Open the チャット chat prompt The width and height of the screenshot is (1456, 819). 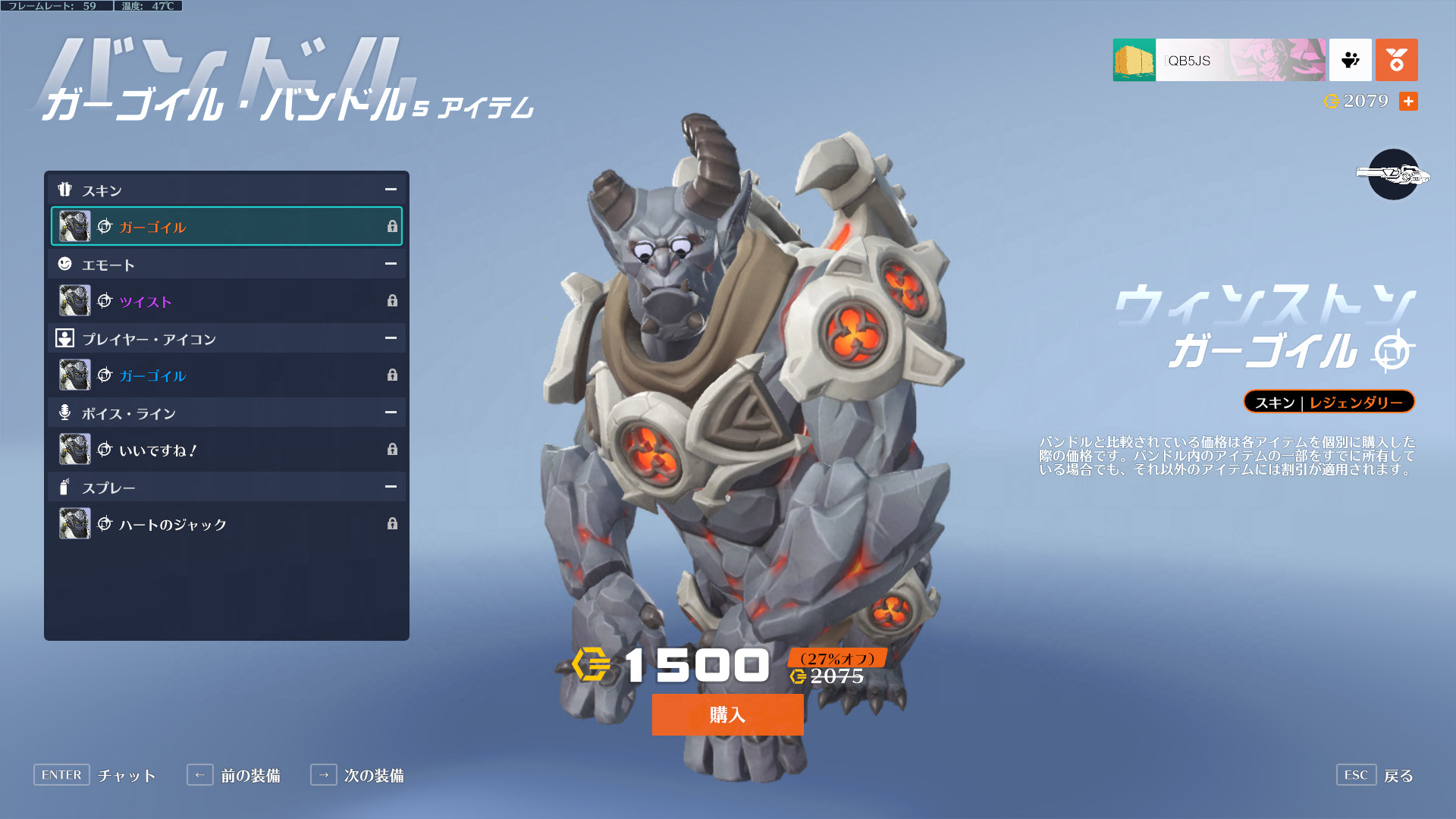click(x=95, y=775)
